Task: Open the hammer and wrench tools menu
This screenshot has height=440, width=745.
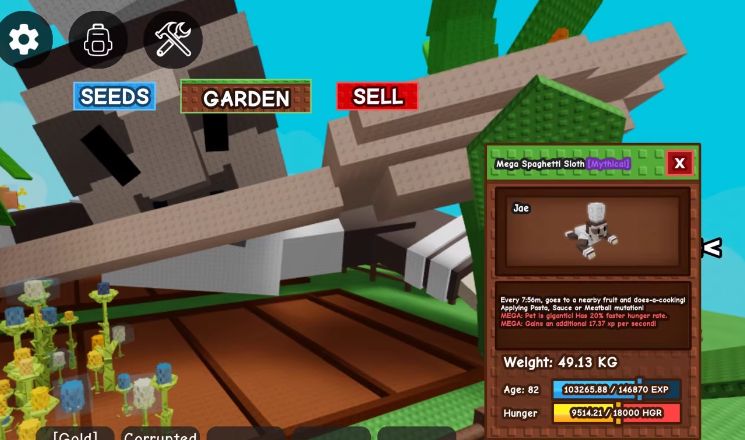Action: pyautogui.click(x=173, y=40)
